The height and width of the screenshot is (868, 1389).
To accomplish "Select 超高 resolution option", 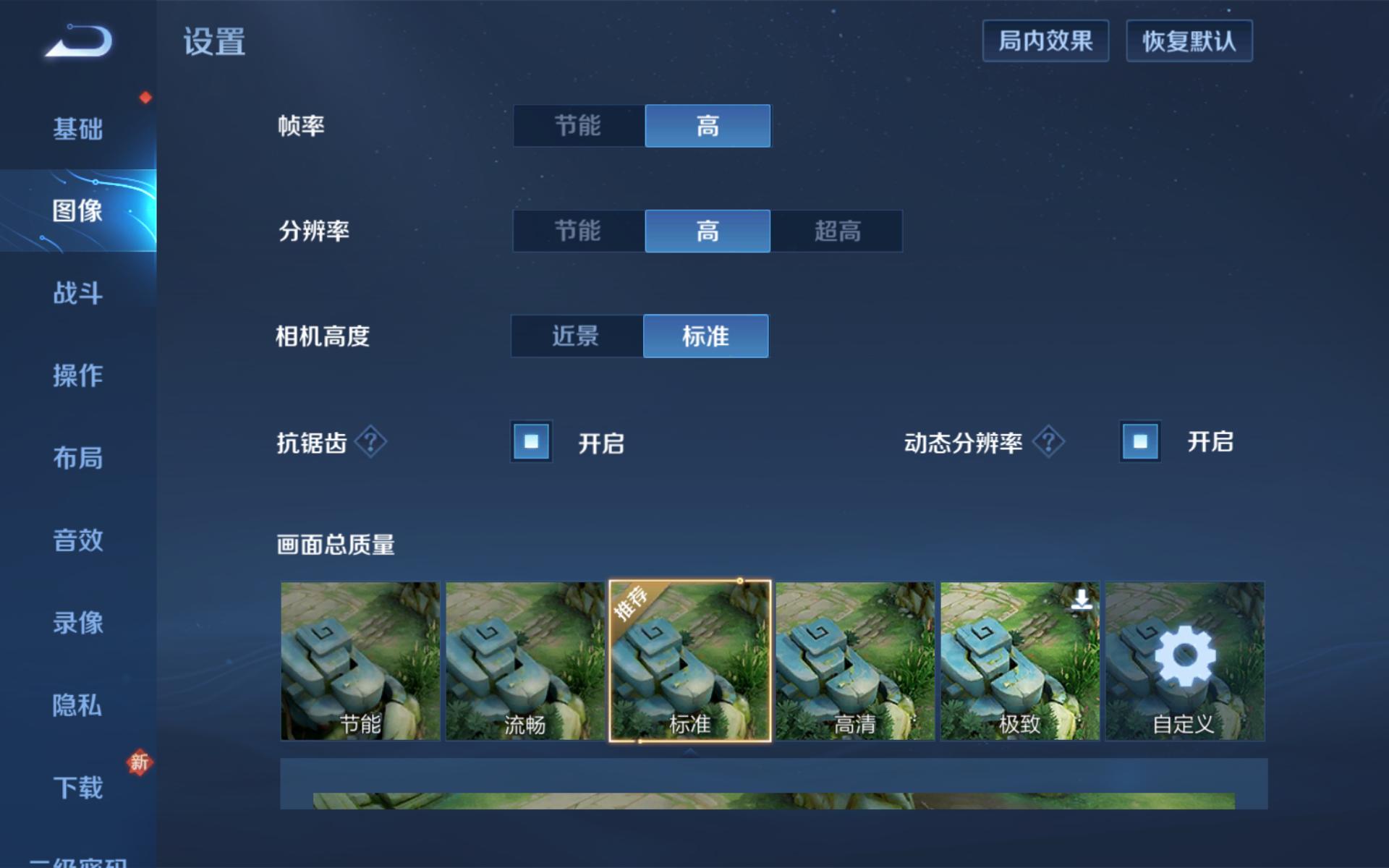I will [837, 231].
